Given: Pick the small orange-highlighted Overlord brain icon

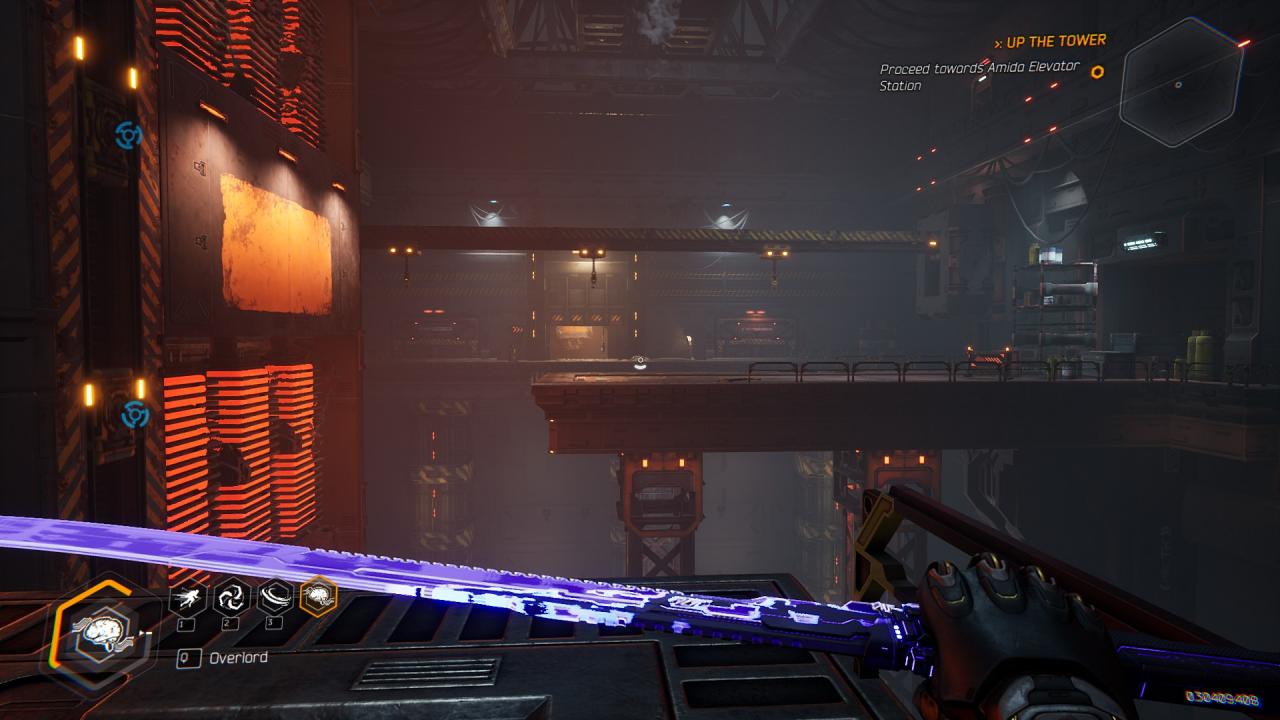Looking at the screenshot, I should (319, 597).
